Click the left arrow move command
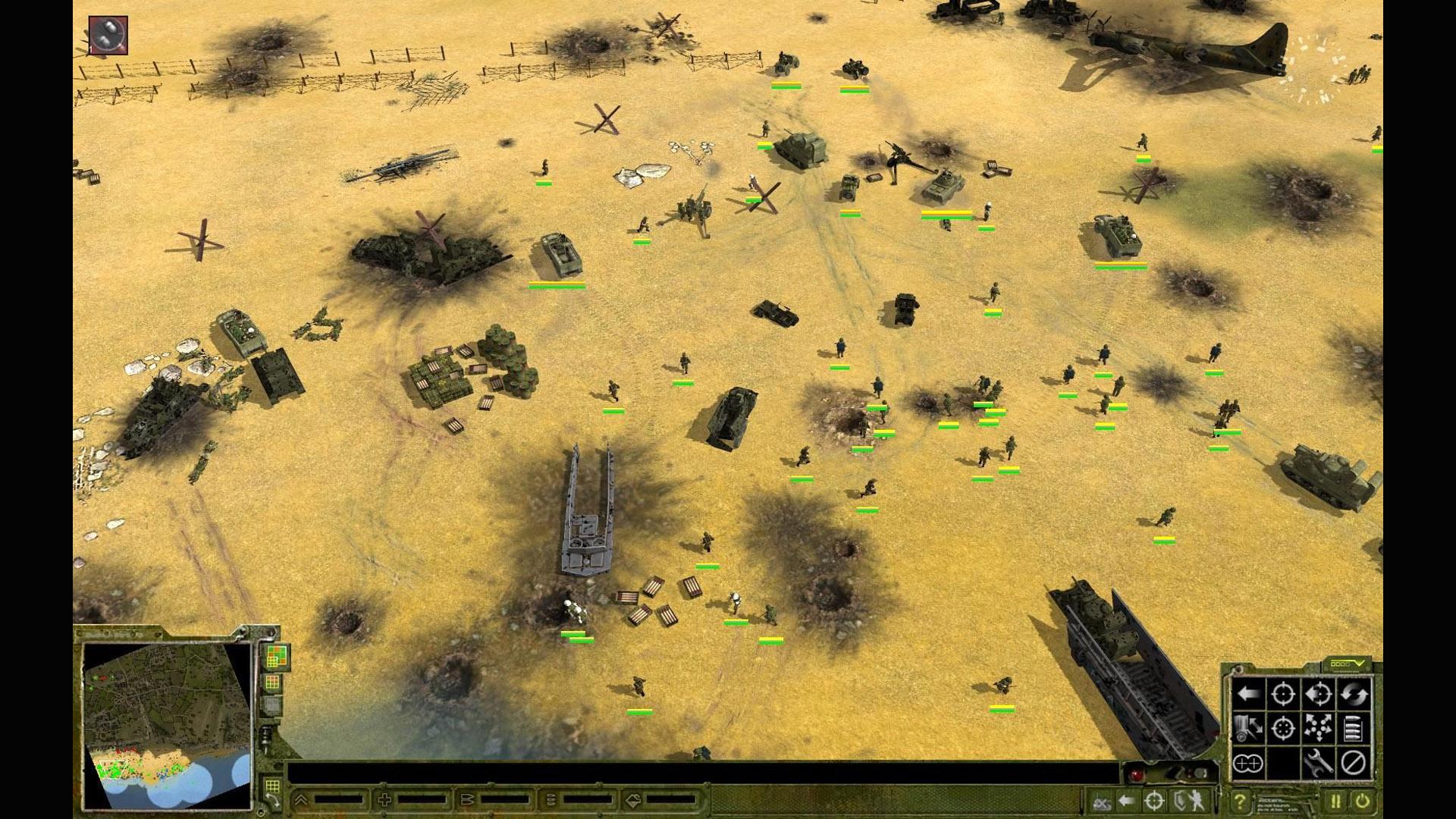The width and height of the screenshot is (1456, 819). coord(1248,693)
